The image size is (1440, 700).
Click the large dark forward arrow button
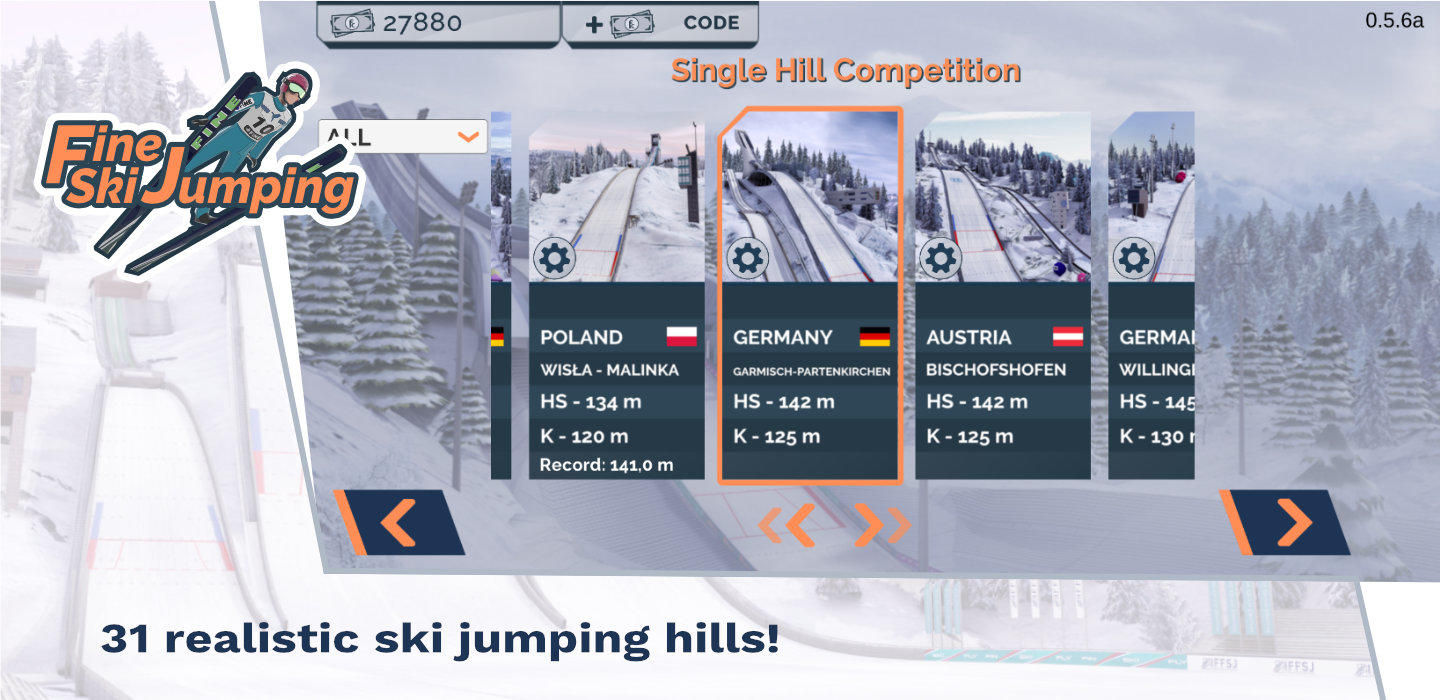pyautogui.click(x=1287, y=523)
